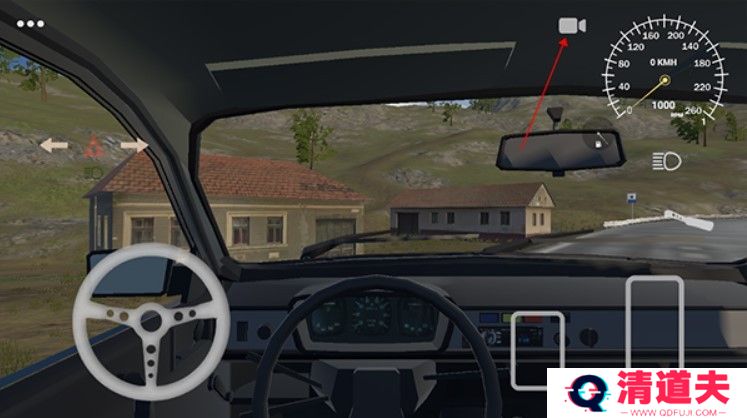Switch the camera view
This screenshot has width=747, height=418.
pos(572,27)
